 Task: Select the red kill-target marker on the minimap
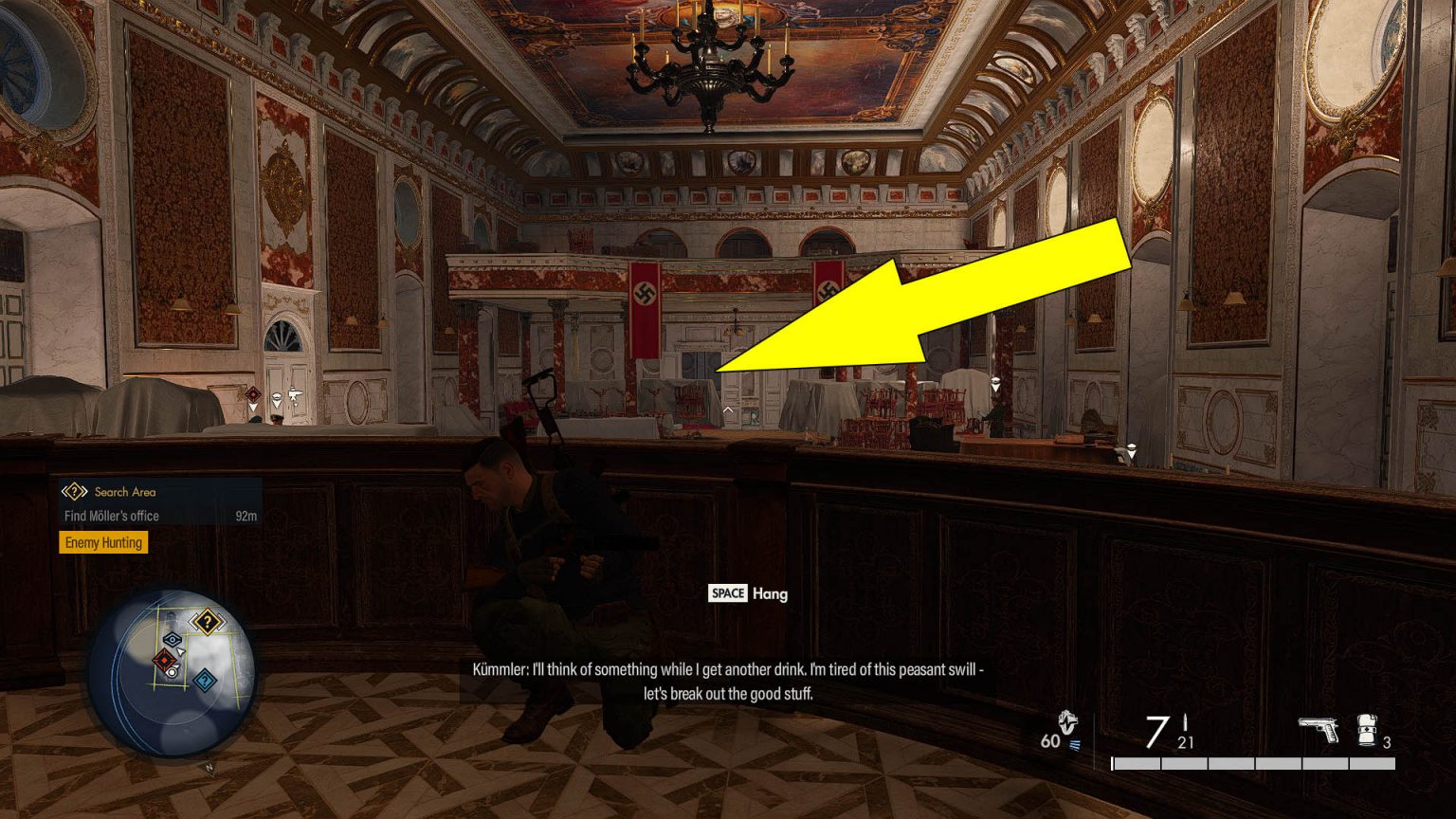click(165, 660)
